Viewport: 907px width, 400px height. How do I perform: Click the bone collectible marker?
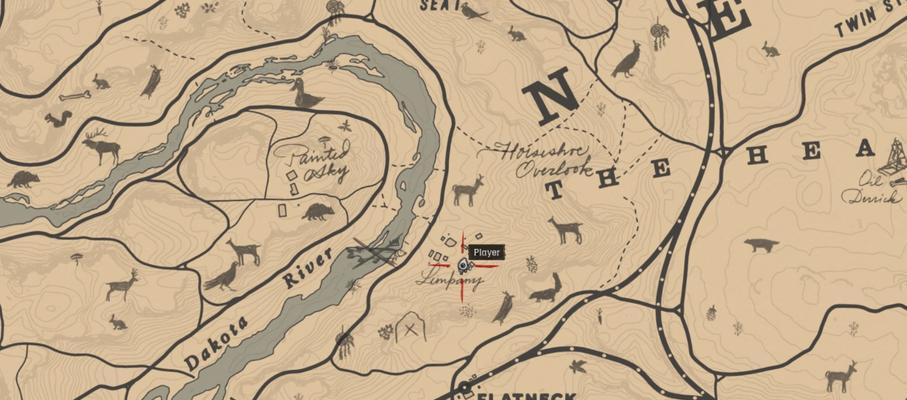click(74, 96)
